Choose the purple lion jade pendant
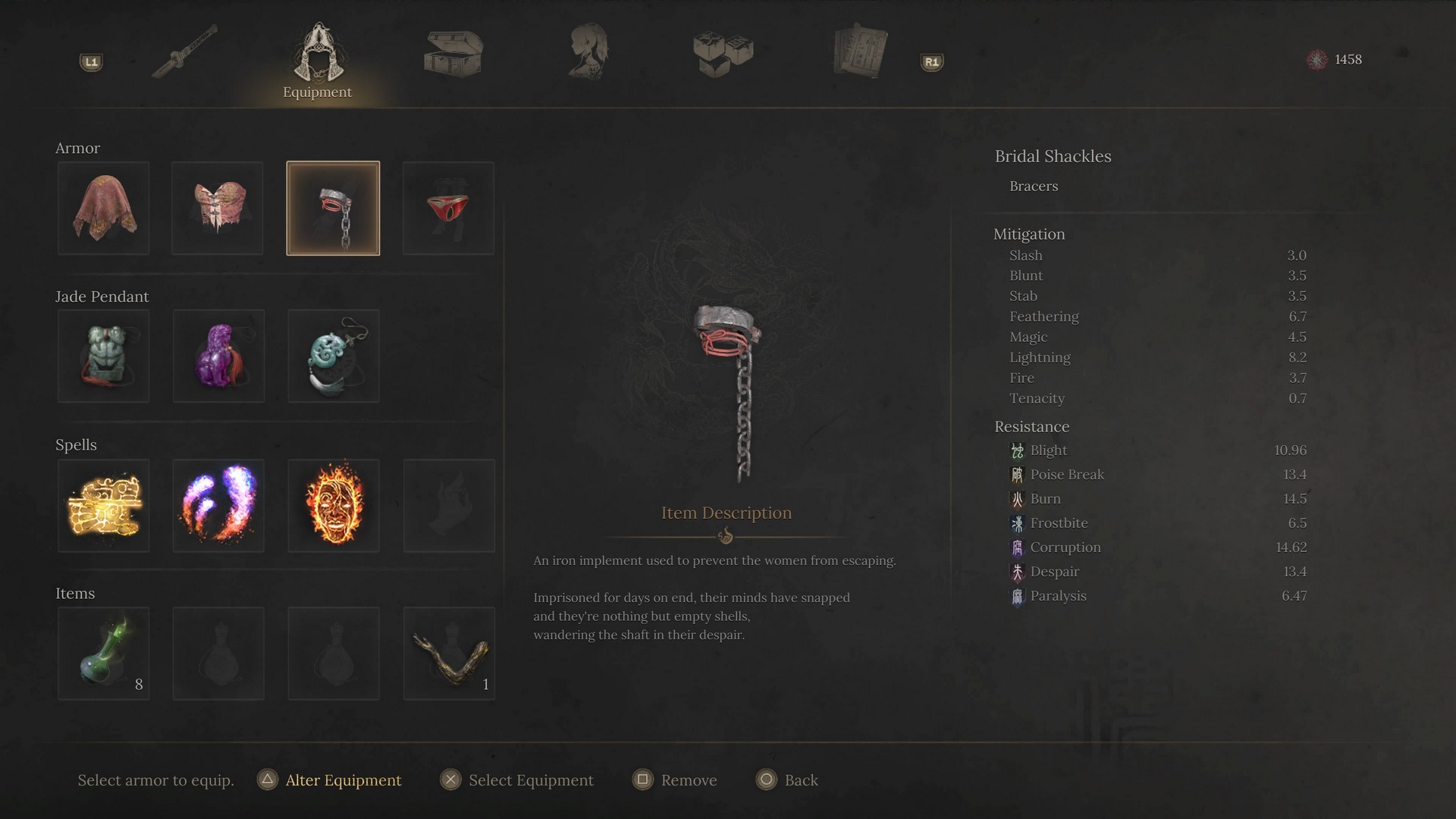The height and width of the screenshot is (819, 1456). (x=218, y=356)
